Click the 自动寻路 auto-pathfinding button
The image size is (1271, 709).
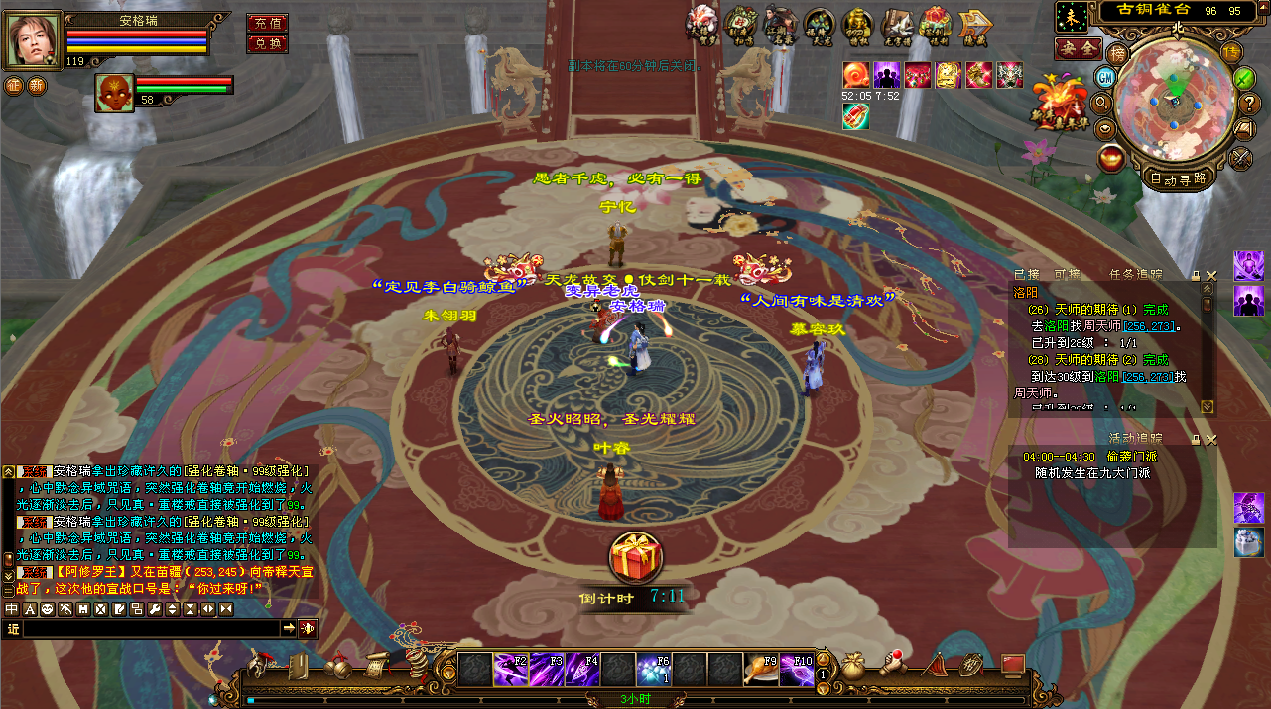pos(1177,180)
